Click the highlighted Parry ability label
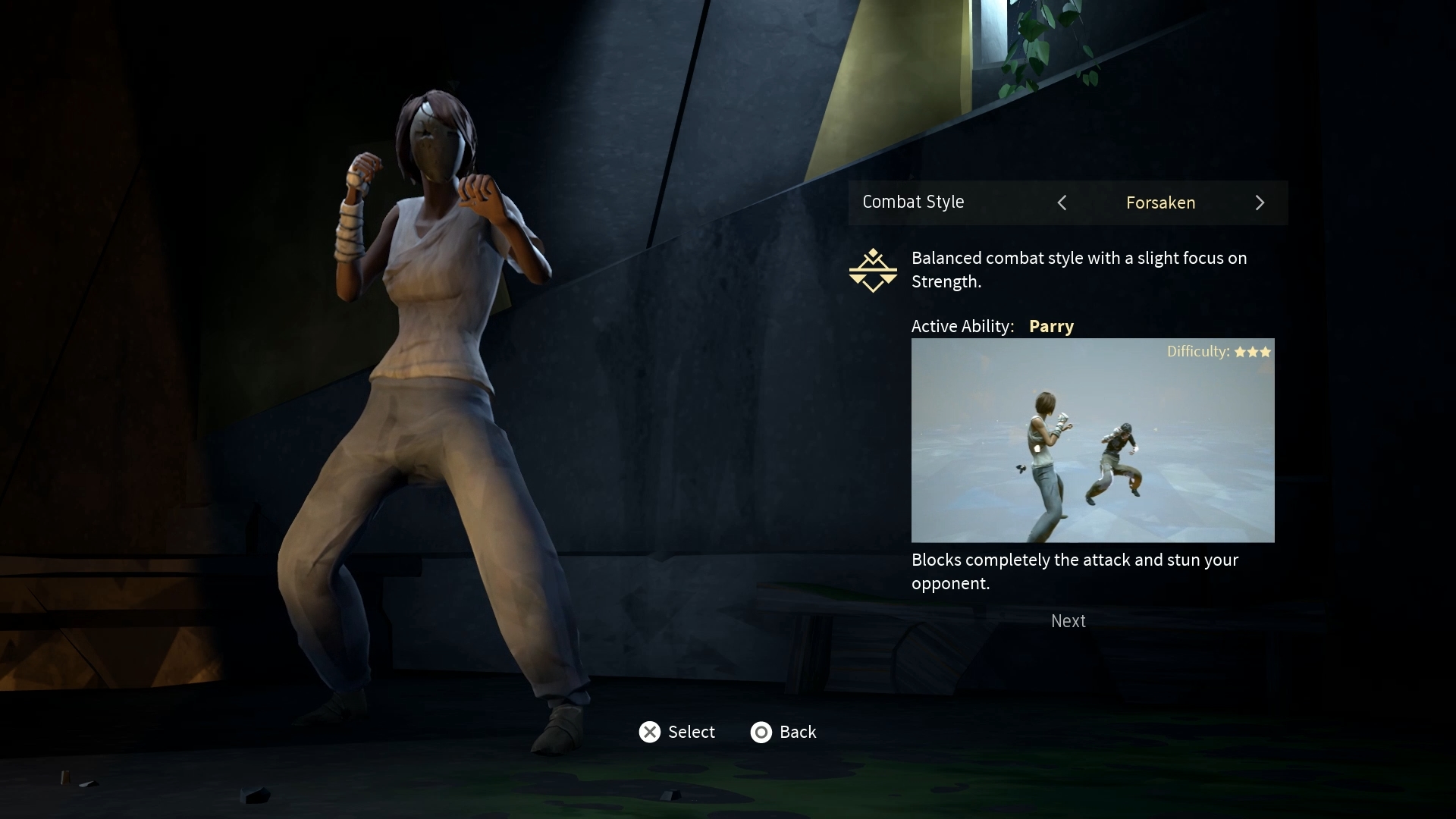This screenshot has width=1456, height=819. point(1051,326)
